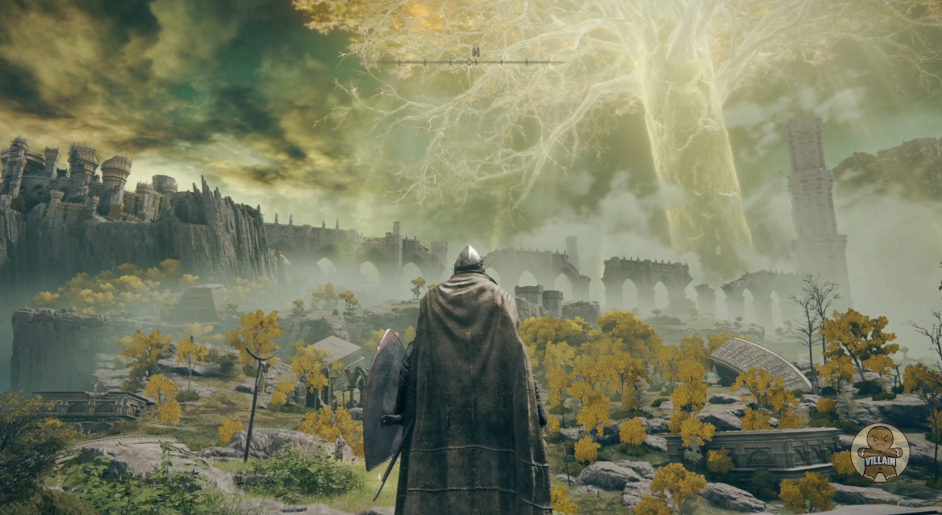The width and height of the screenshot is (942, 515).
Task: Click the Villain gingerbread channel logo
Action: click(x=879, y=452)
